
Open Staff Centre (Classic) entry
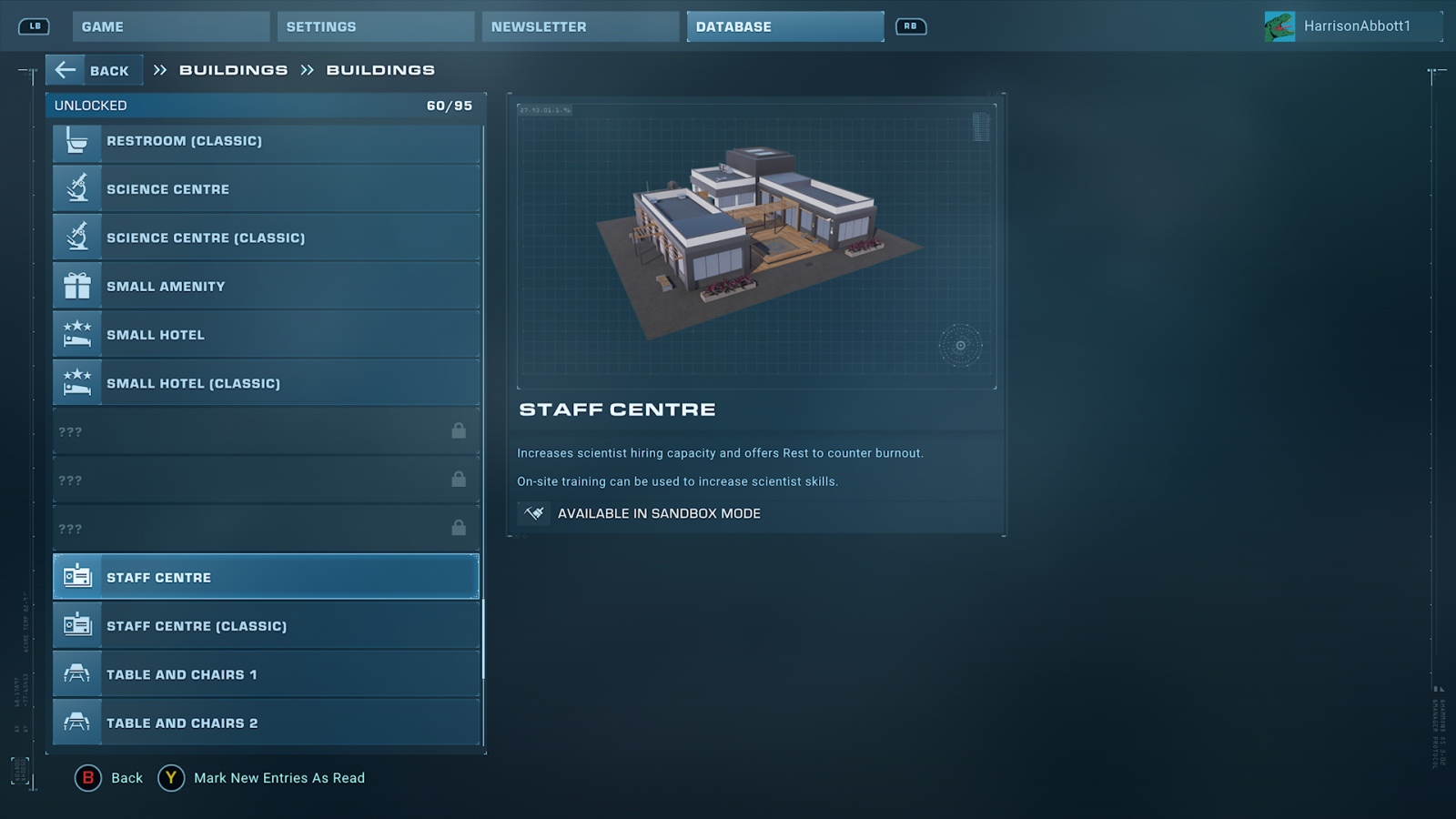pos(266,626)
